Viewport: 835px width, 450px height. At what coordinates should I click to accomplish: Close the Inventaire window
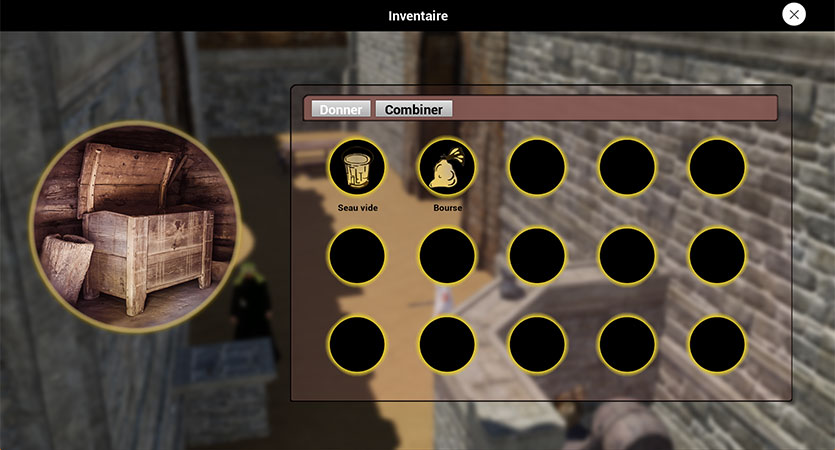pos(794,14)
